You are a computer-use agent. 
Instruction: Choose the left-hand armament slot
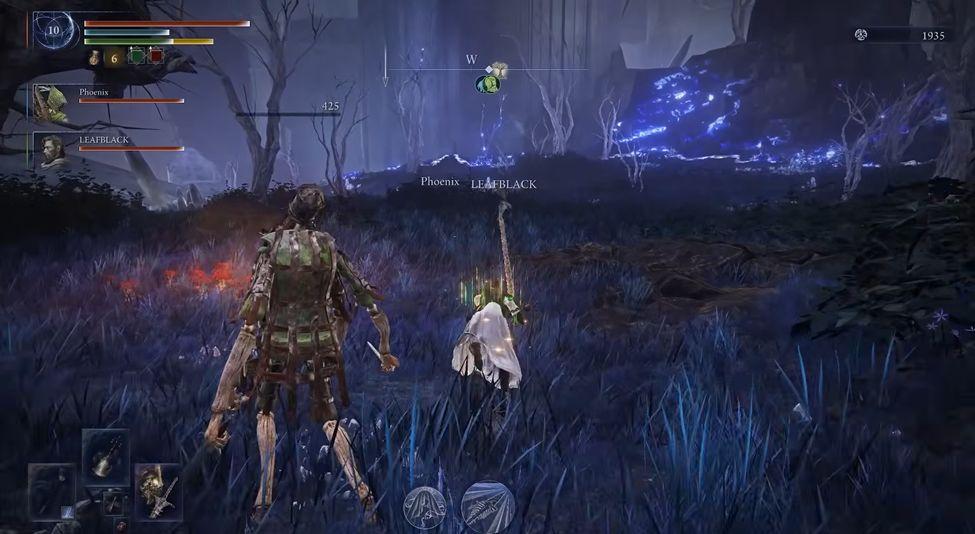(x=52, y=491)
